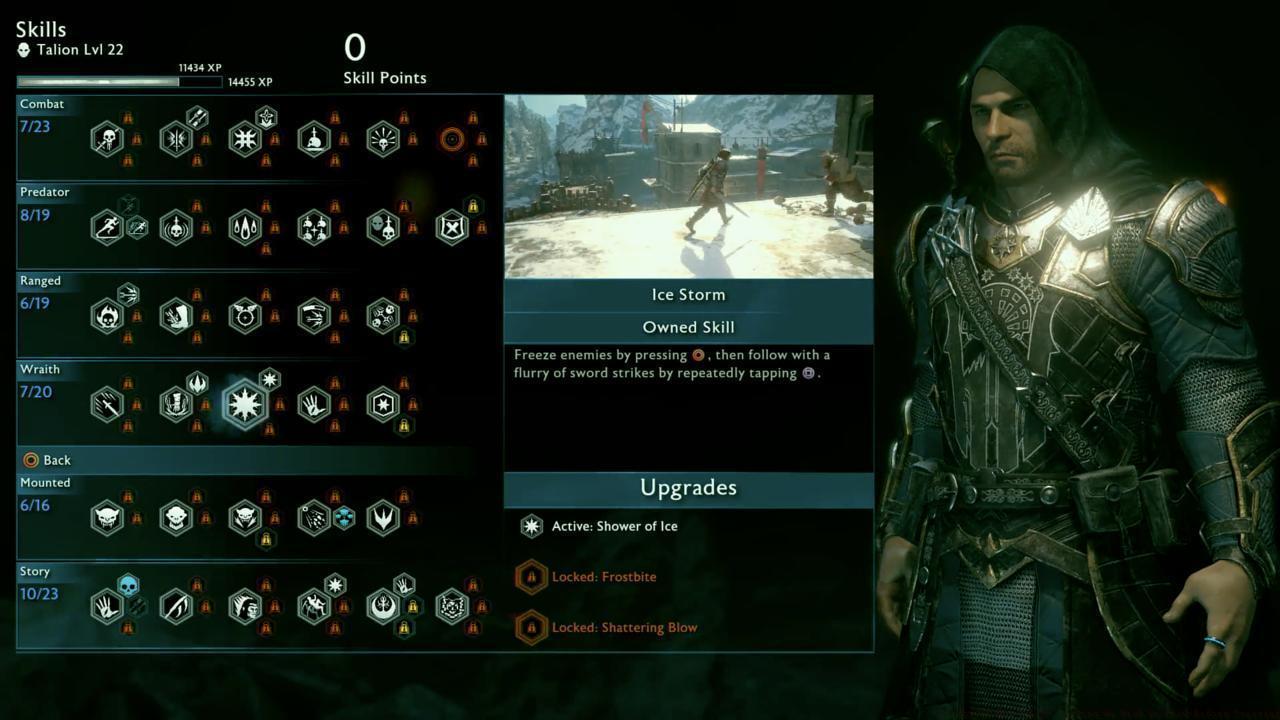
Task: Select the white banner skill ending the Predator row
Action: point(452,226)
